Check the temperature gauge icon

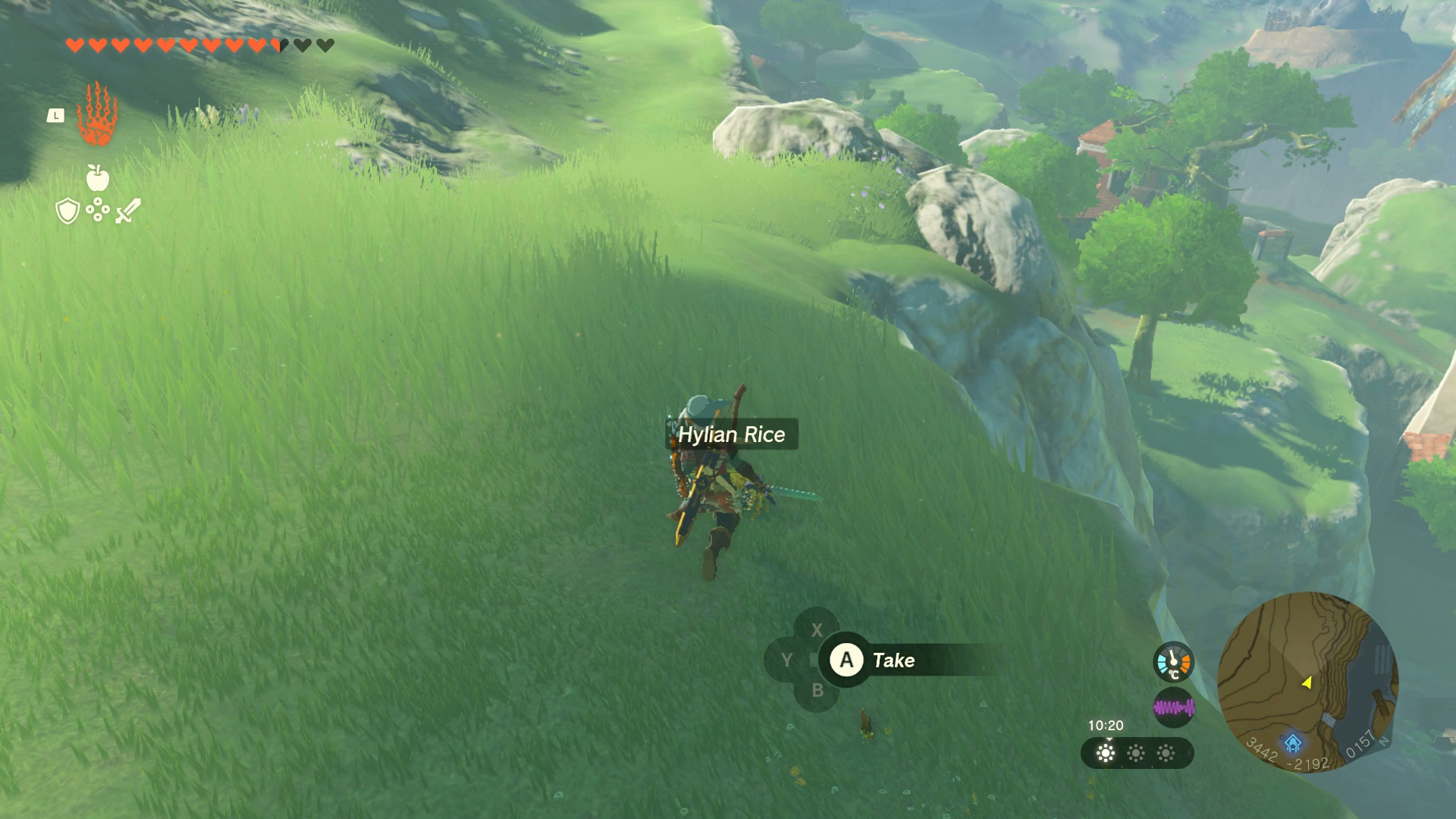[x=1173, y=662]
